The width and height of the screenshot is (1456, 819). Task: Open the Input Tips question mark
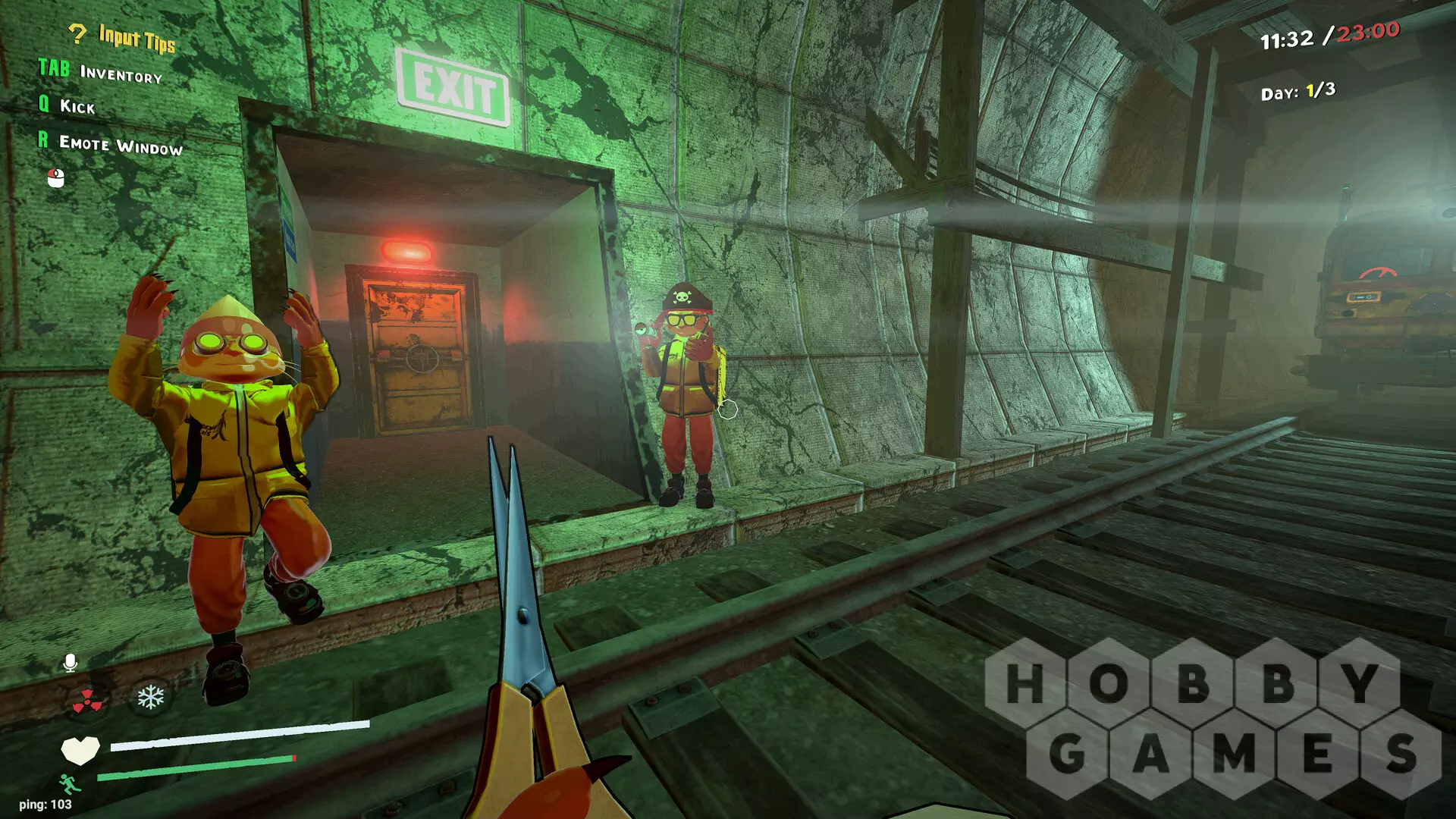pos(77,33)
